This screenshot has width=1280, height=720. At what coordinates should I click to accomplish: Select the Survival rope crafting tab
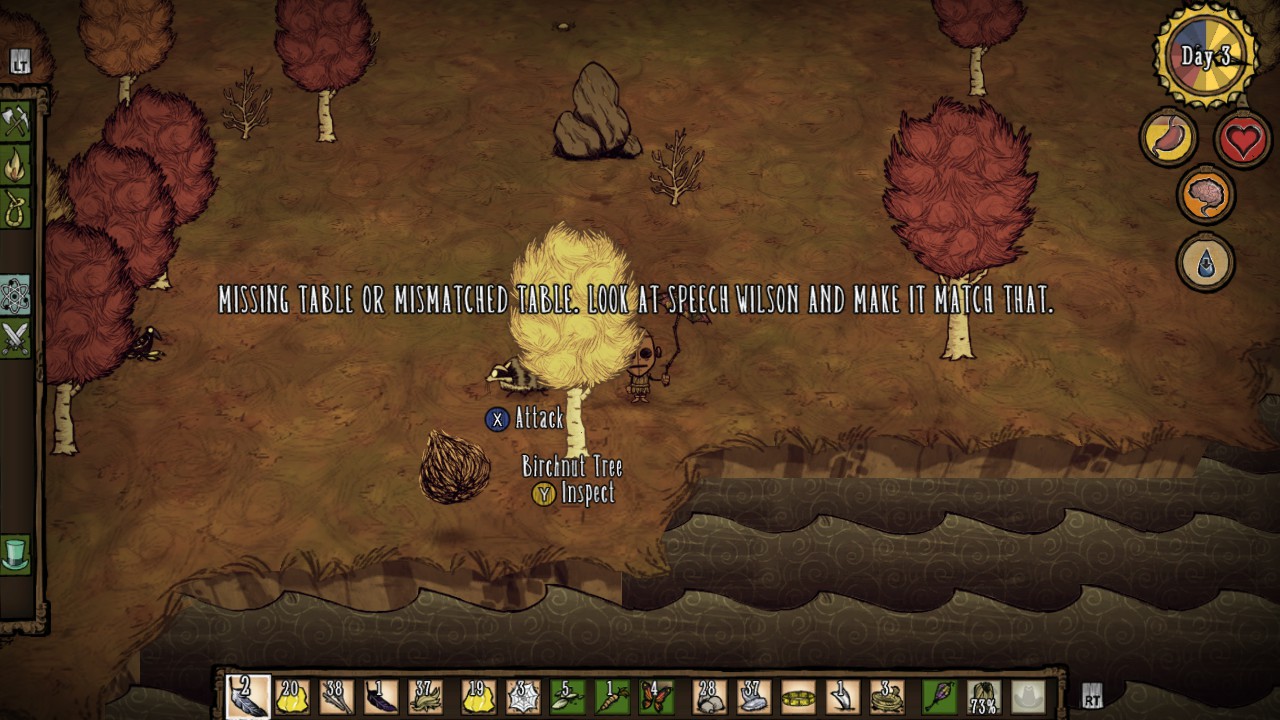point(16,207)
